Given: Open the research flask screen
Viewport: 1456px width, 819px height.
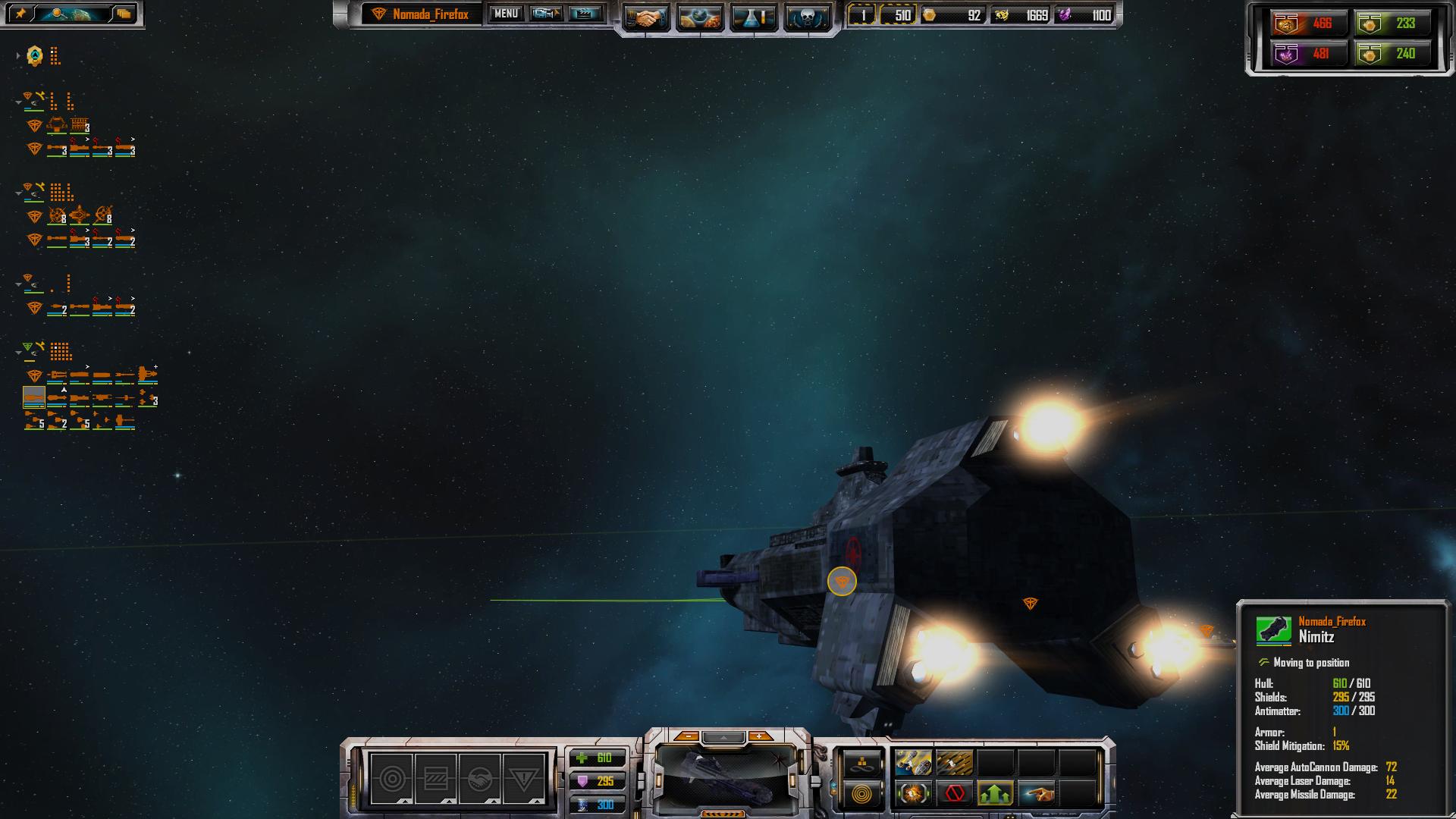Looking at the screenshot, I should tap(753, 18).
